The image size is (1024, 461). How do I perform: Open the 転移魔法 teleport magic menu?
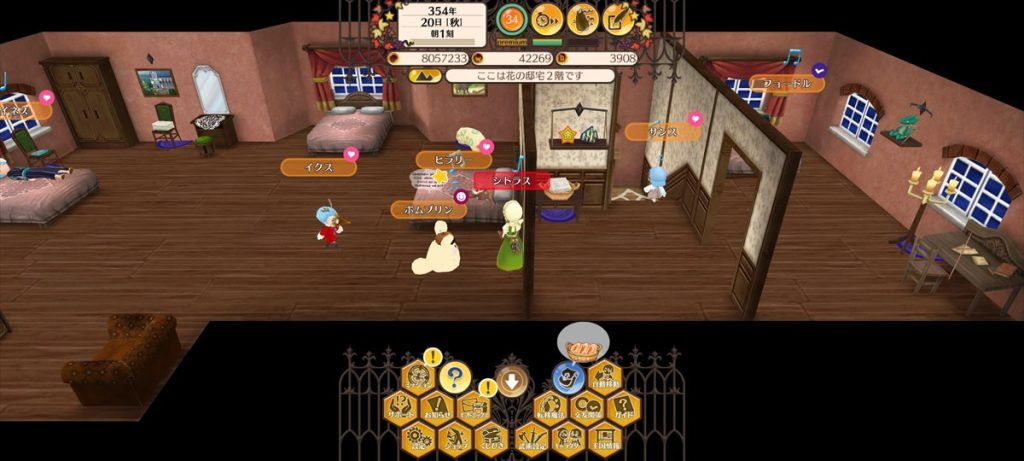(x=549, y=408)
